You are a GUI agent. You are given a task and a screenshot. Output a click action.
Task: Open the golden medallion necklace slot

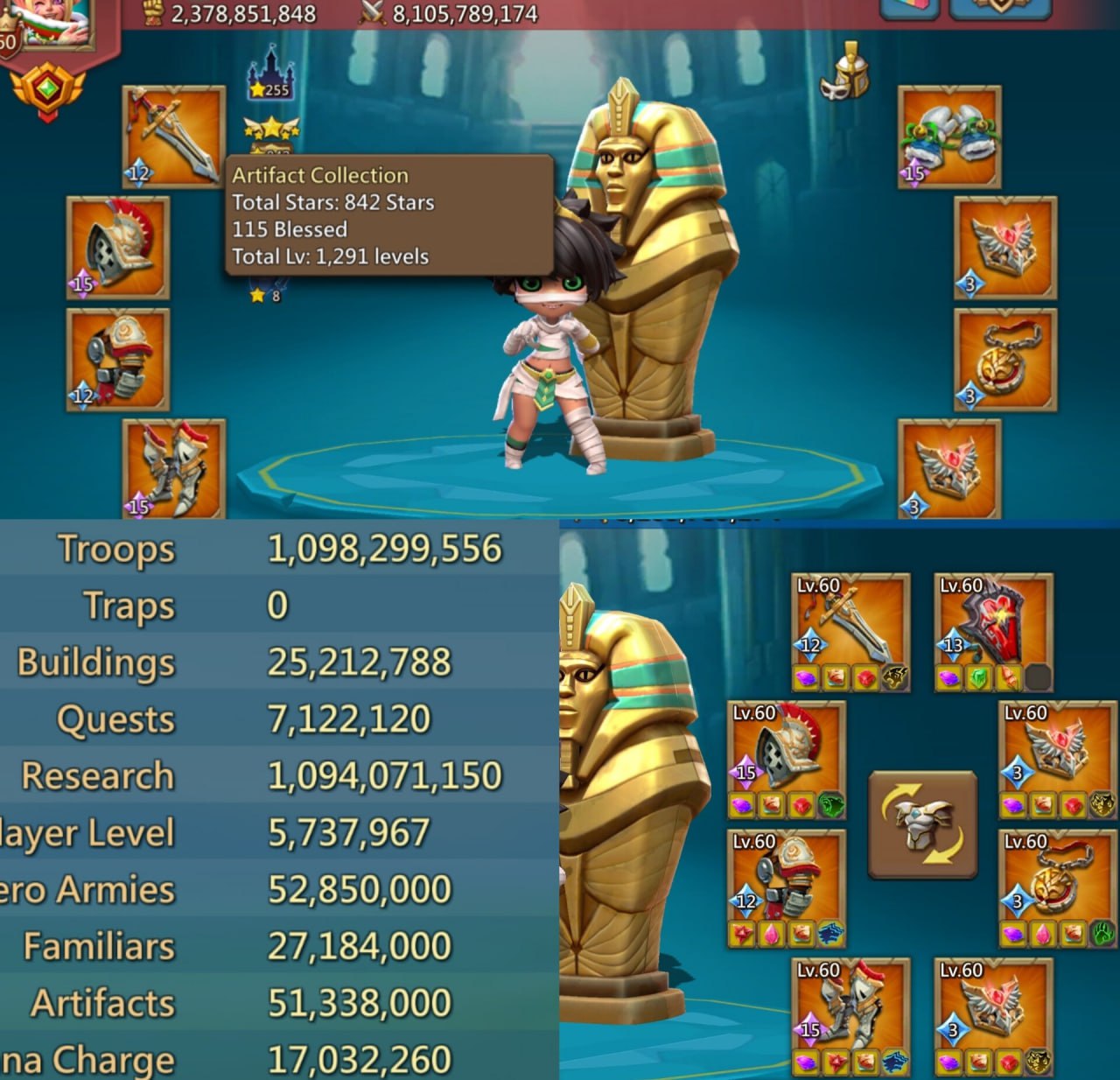click(x=1006, y=359)
